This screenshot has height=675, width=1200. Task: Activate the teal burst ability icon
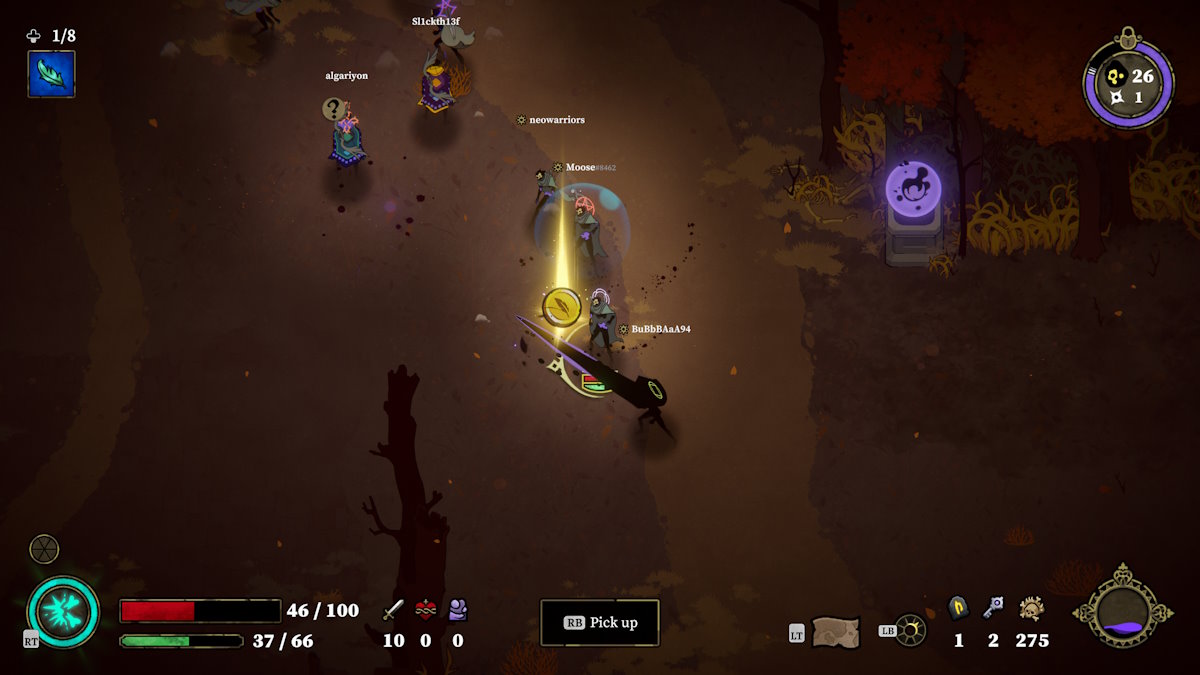(x=63, y=611)
